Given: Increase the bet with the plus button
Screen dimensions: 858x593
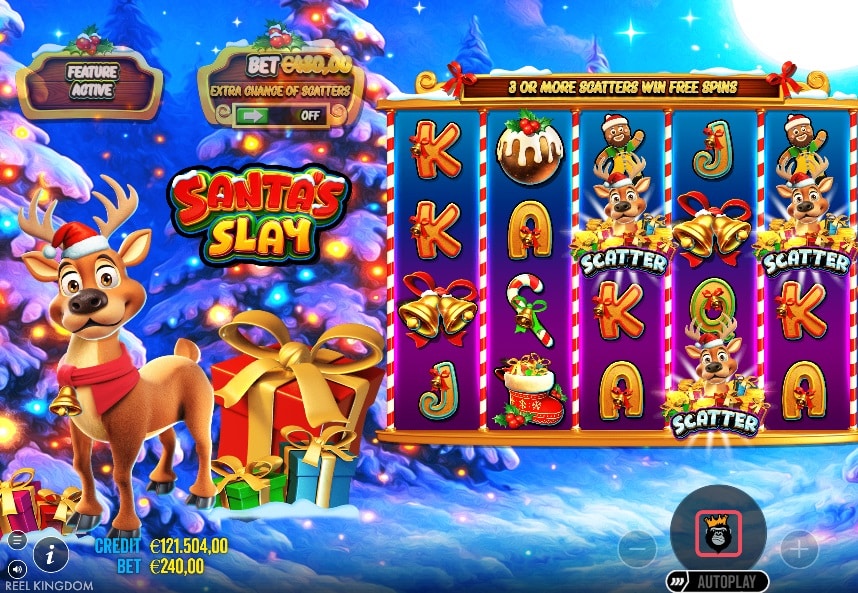Looking at the screenshot, I should coord(798,548).
